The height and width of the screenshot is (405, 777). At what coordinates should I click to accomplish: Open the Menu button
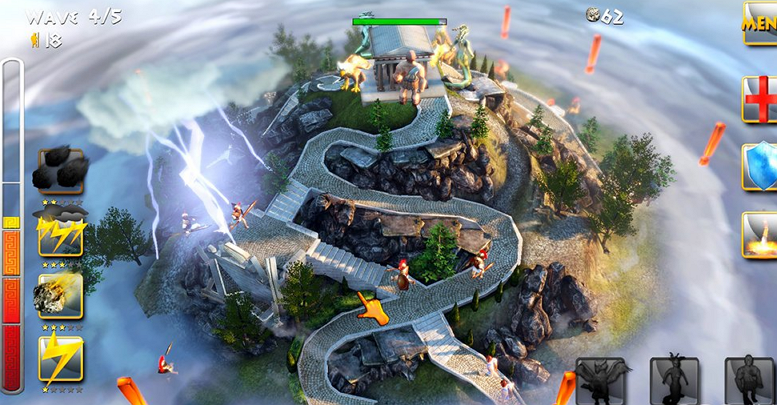click(x=760, y=22)
